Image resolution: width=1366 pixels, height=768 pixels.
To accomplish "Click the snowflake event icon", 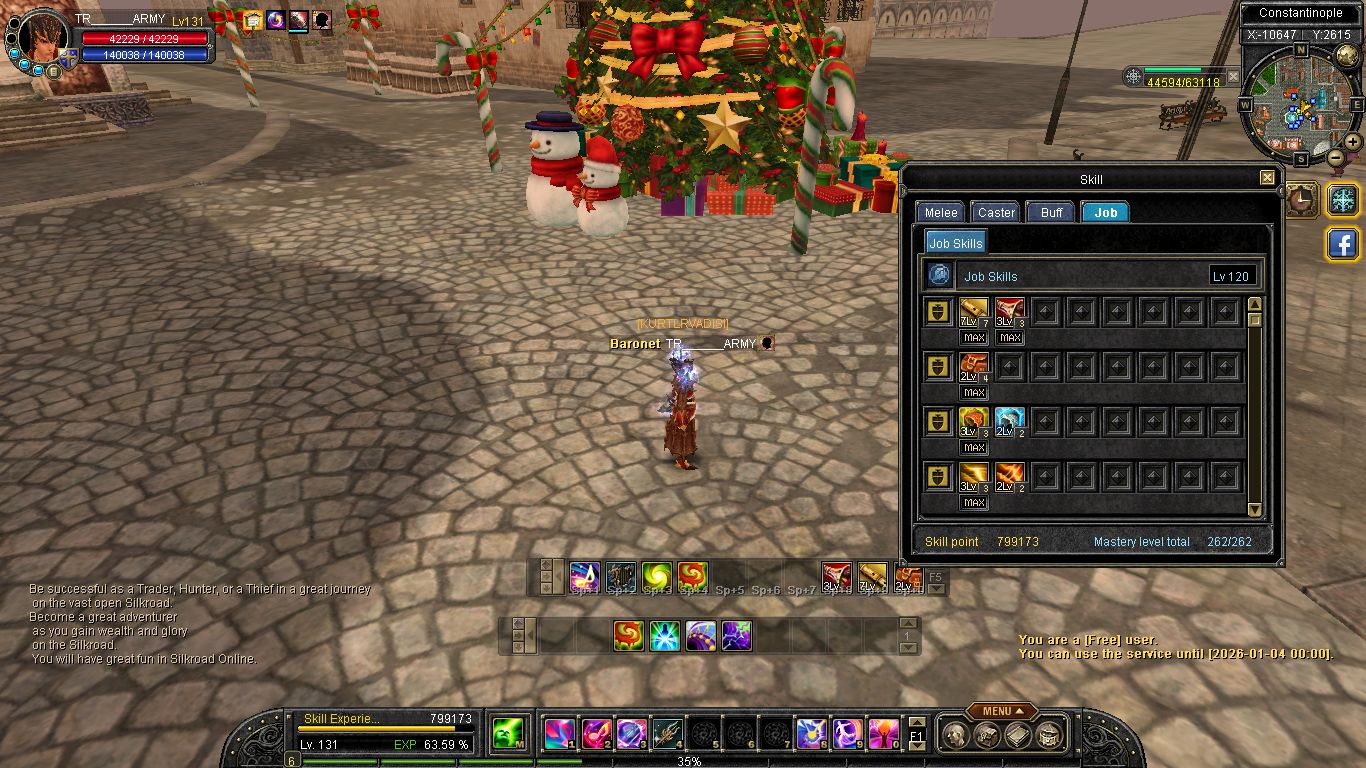I will (x=1342, y=199).
